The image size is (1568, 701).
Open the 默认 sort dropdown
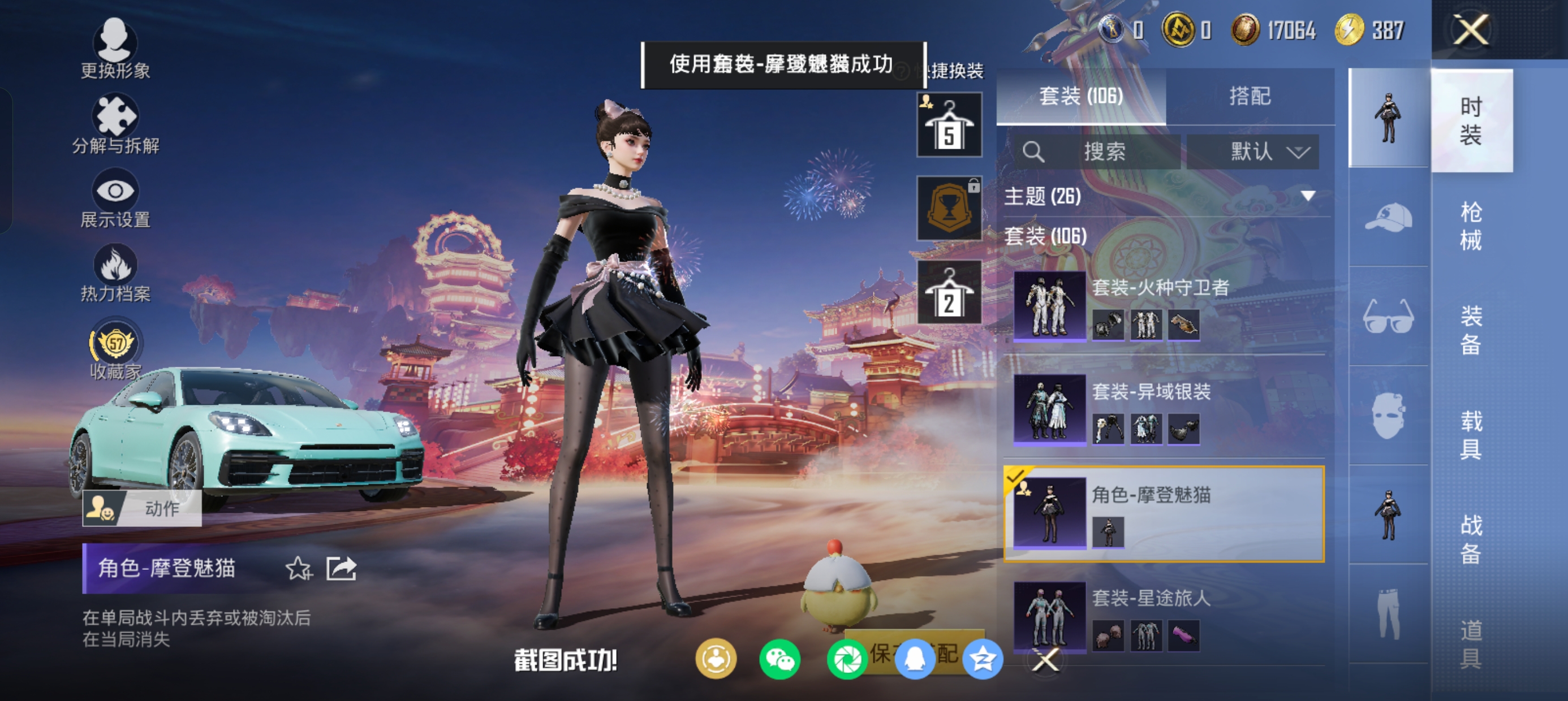[1253, 152]
